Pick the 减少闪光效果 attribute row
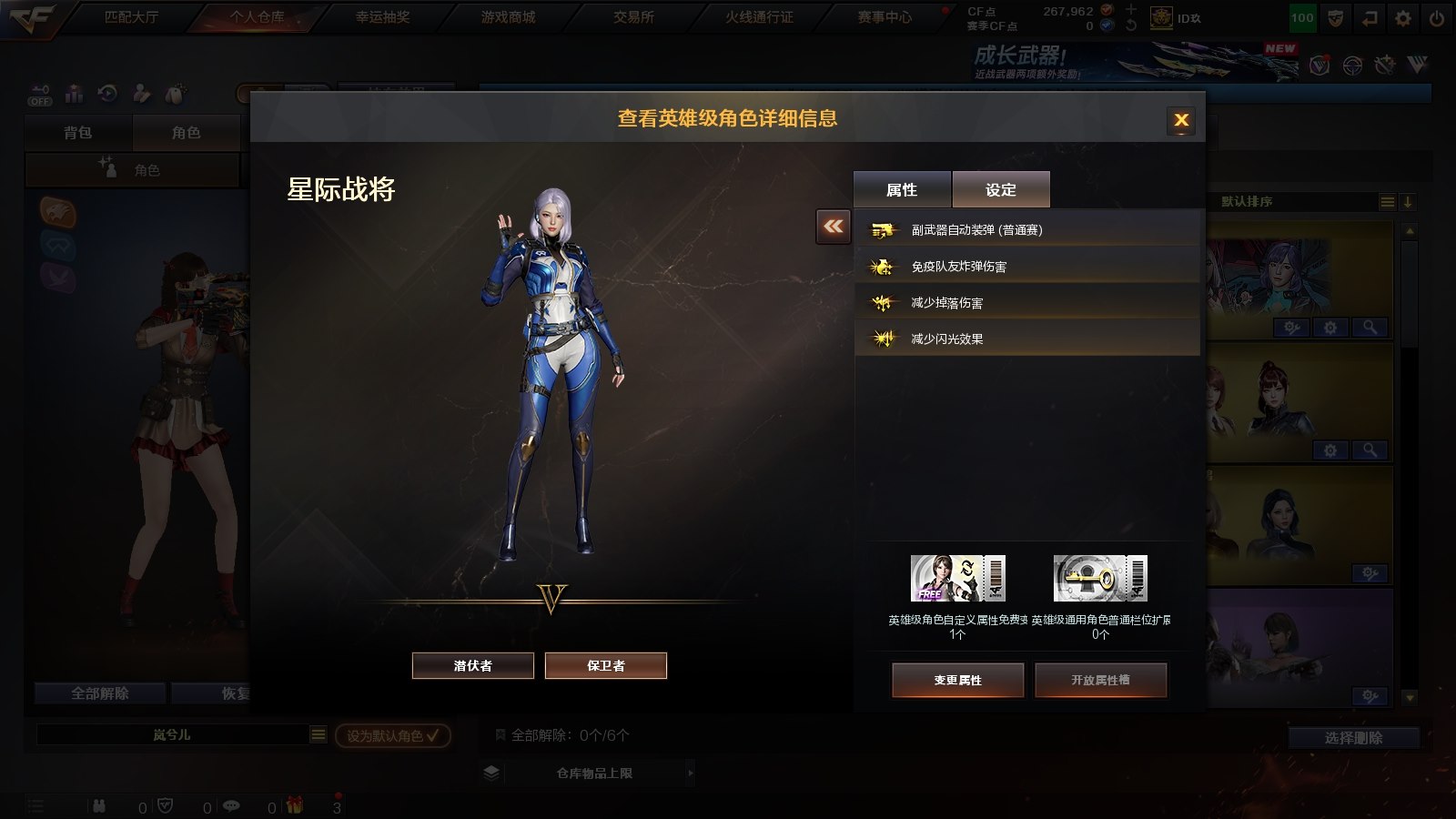Viewport: 1456px width, 819px height. [1026, 339]
